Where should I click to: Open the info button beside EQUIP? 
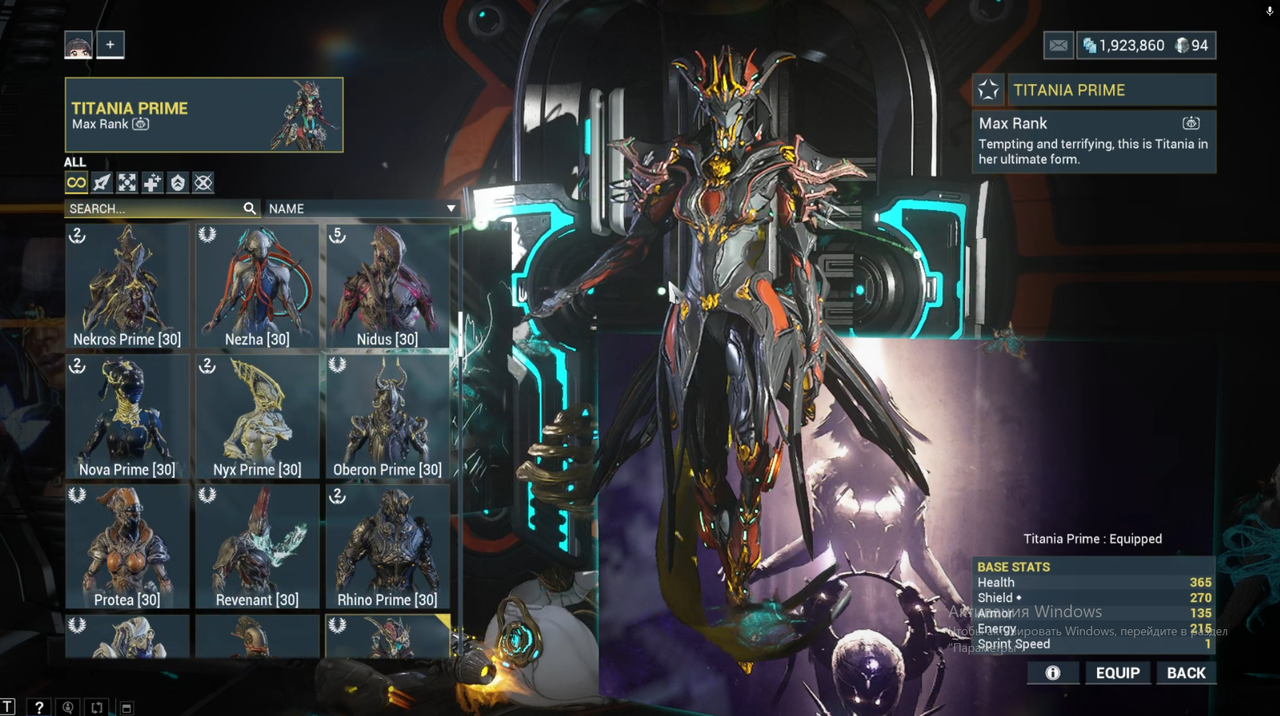click(x=1052, y=673)
